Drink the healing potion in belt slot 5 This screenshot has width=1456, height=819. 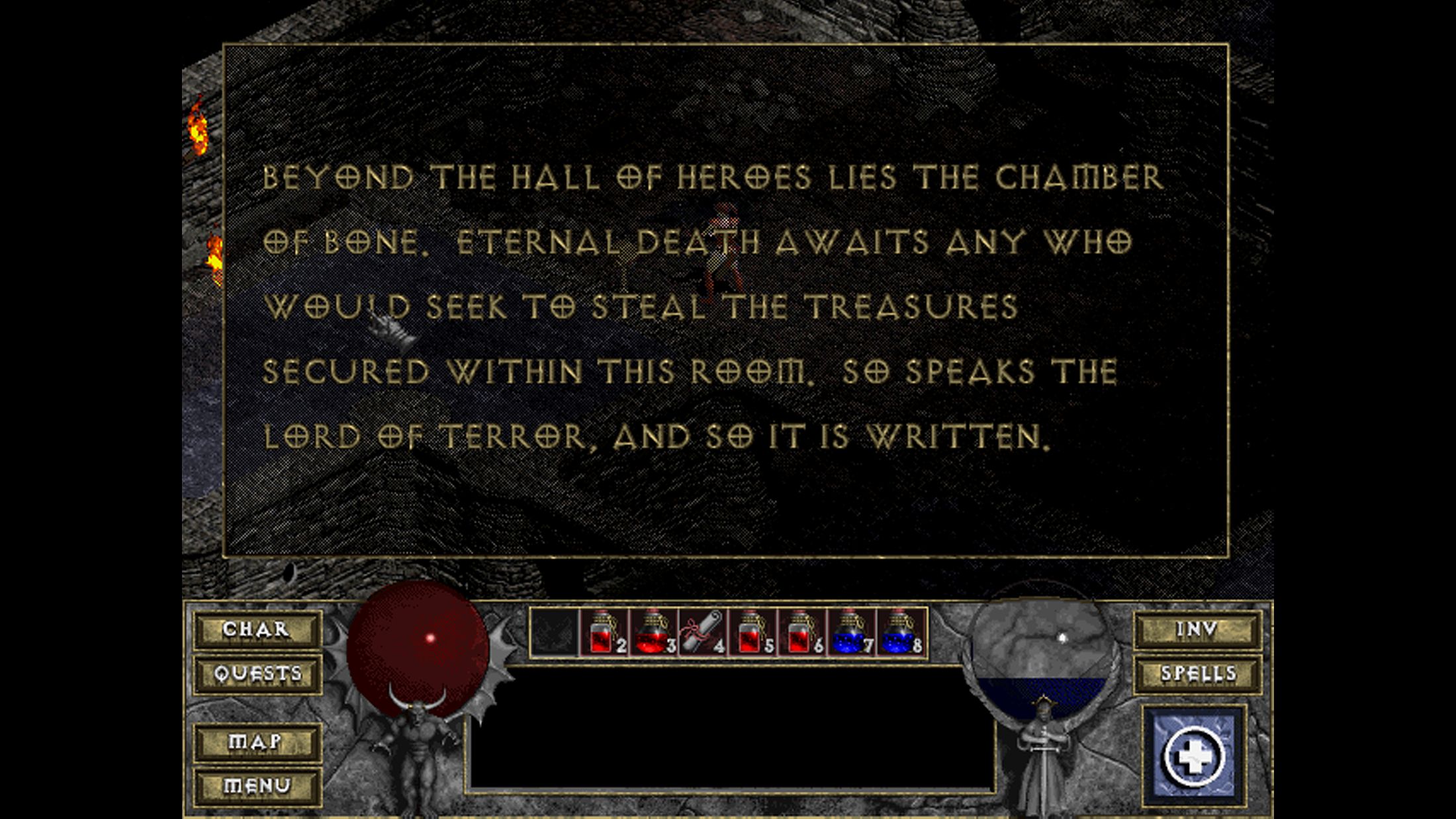point(752,633)
